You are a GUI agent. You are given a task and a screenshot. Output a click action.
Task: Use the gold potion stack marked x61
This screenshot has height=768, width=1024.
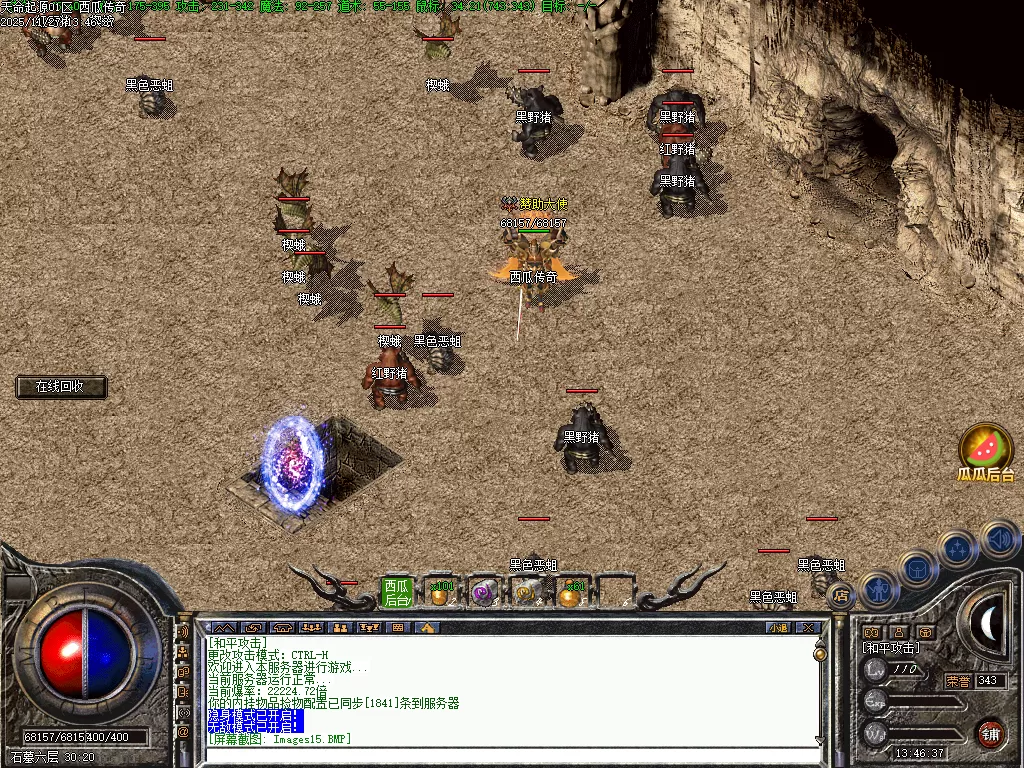tap(571, 593)
